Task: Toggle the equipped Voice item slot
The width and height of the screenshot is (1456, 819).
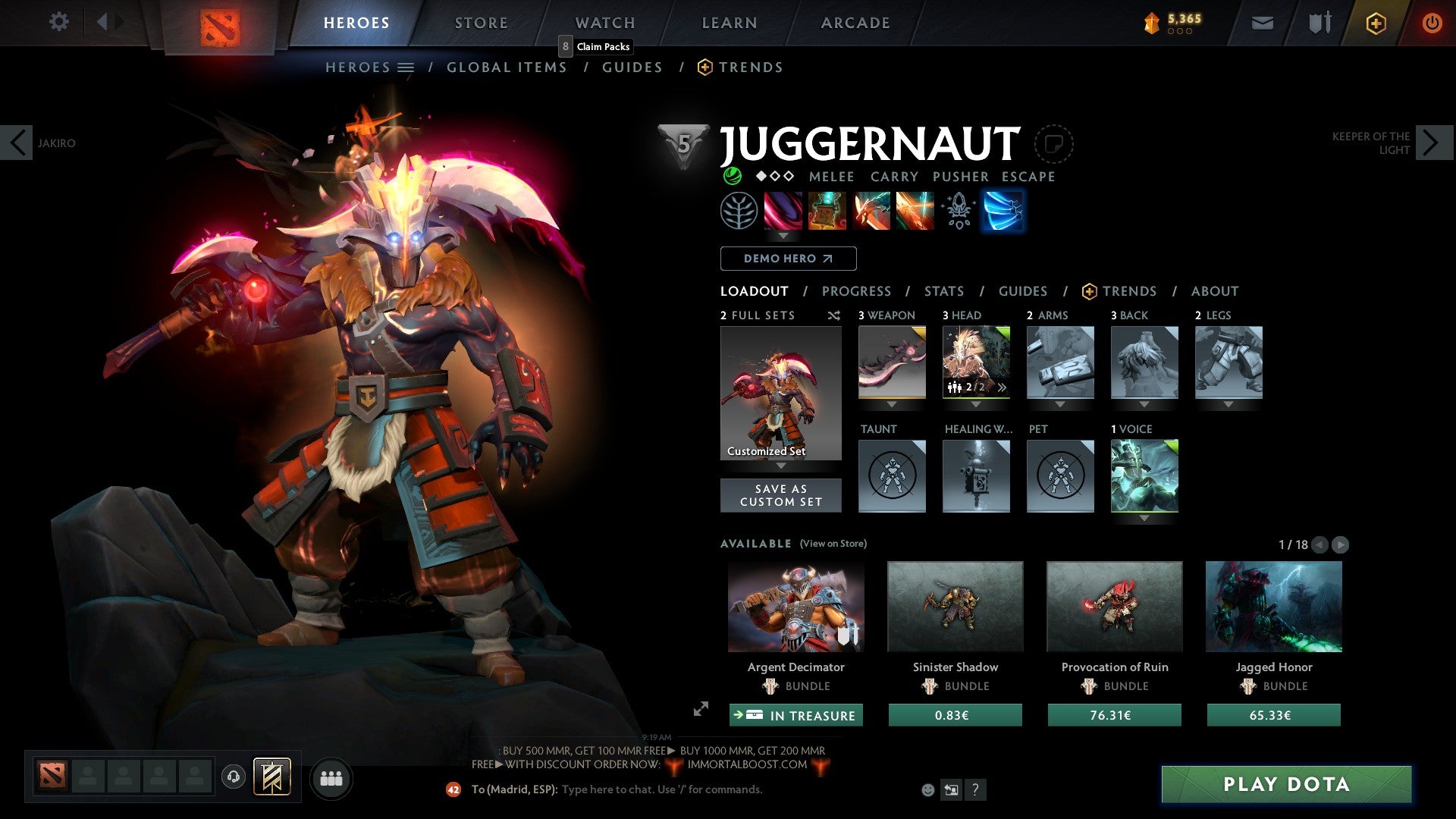Action: tap(1144, 476)
